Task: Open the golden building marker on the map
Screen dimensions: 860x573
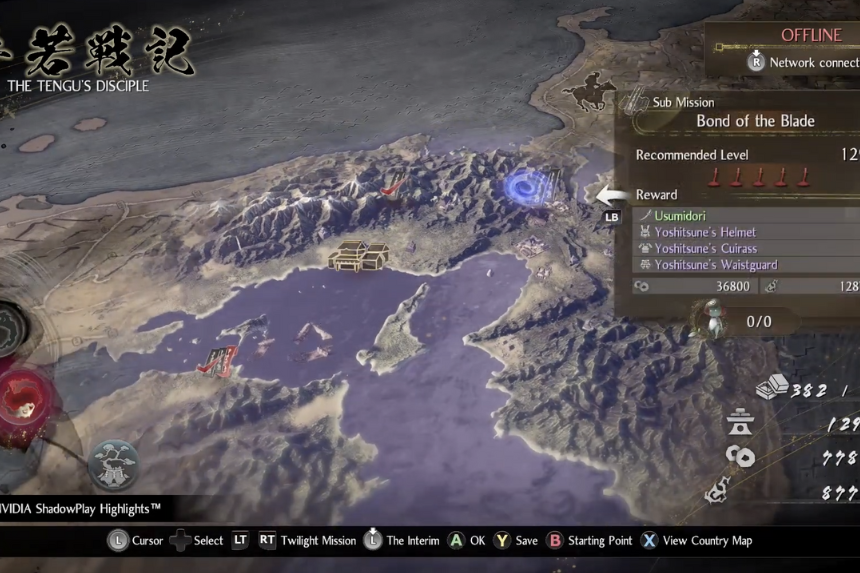Action: tap(360, 255)
